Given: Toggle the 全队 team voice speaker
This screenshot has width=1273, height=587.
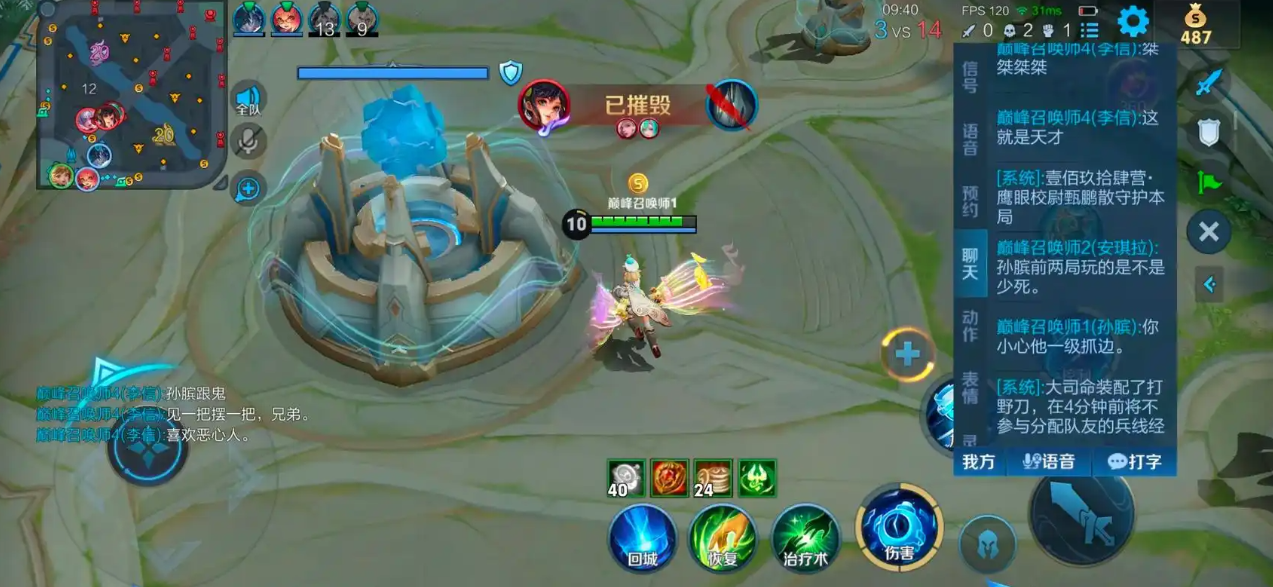Looking at the screenshot, I should [248, 98].
